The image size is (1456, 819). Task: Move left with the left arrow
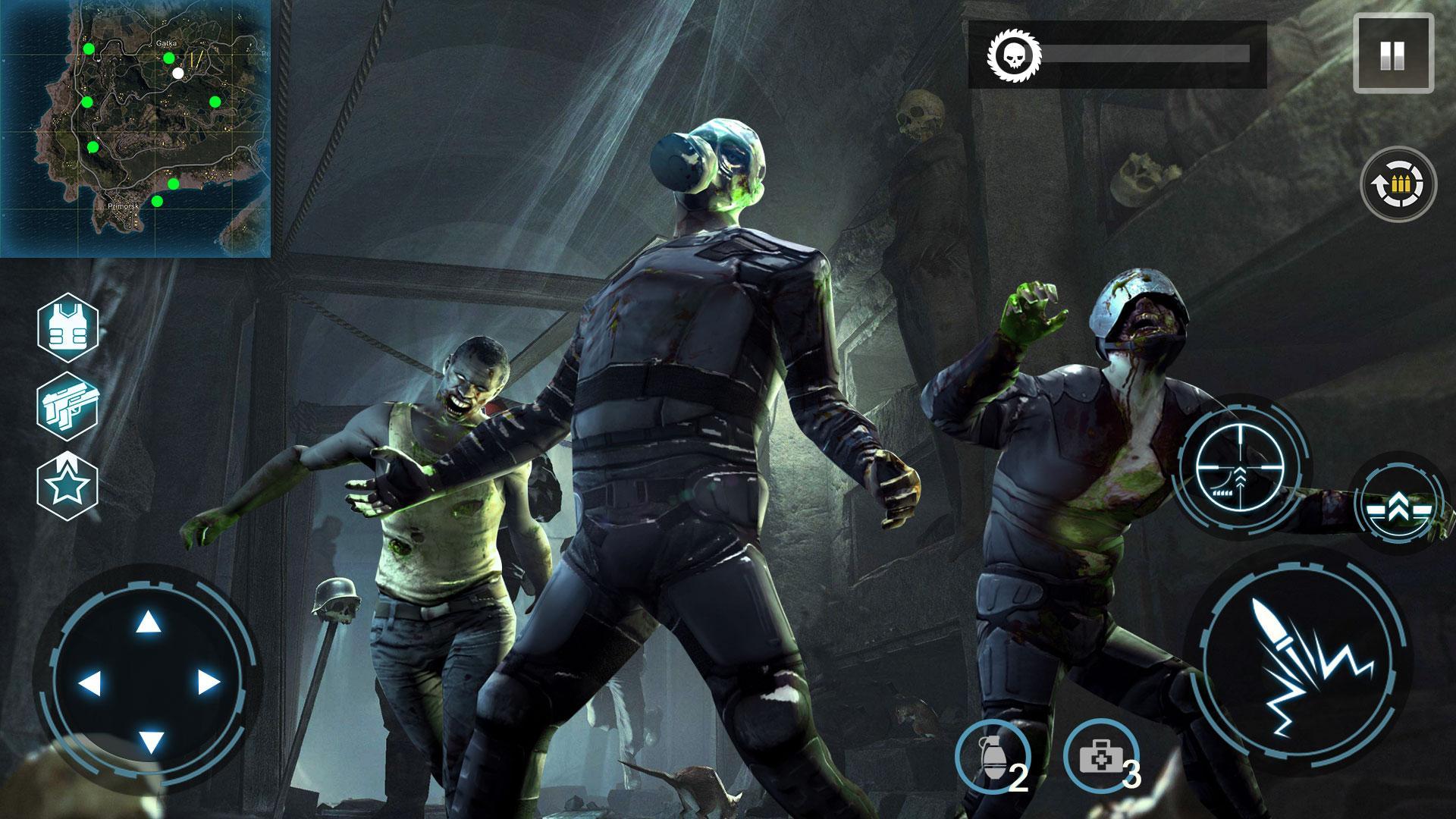(x=89, y=682)
